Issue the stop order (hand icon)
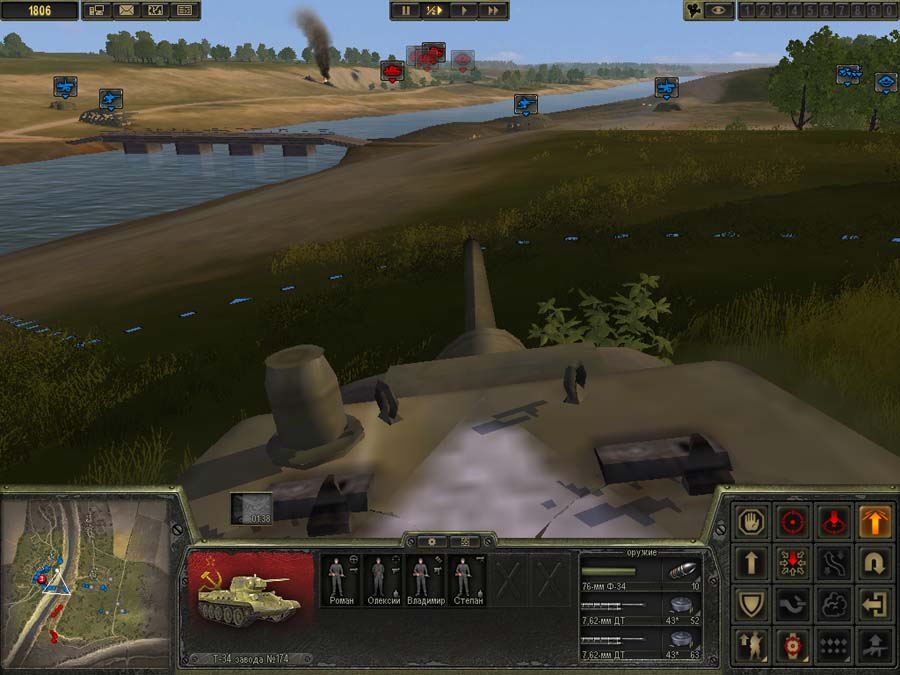 [x=752, y=521]
